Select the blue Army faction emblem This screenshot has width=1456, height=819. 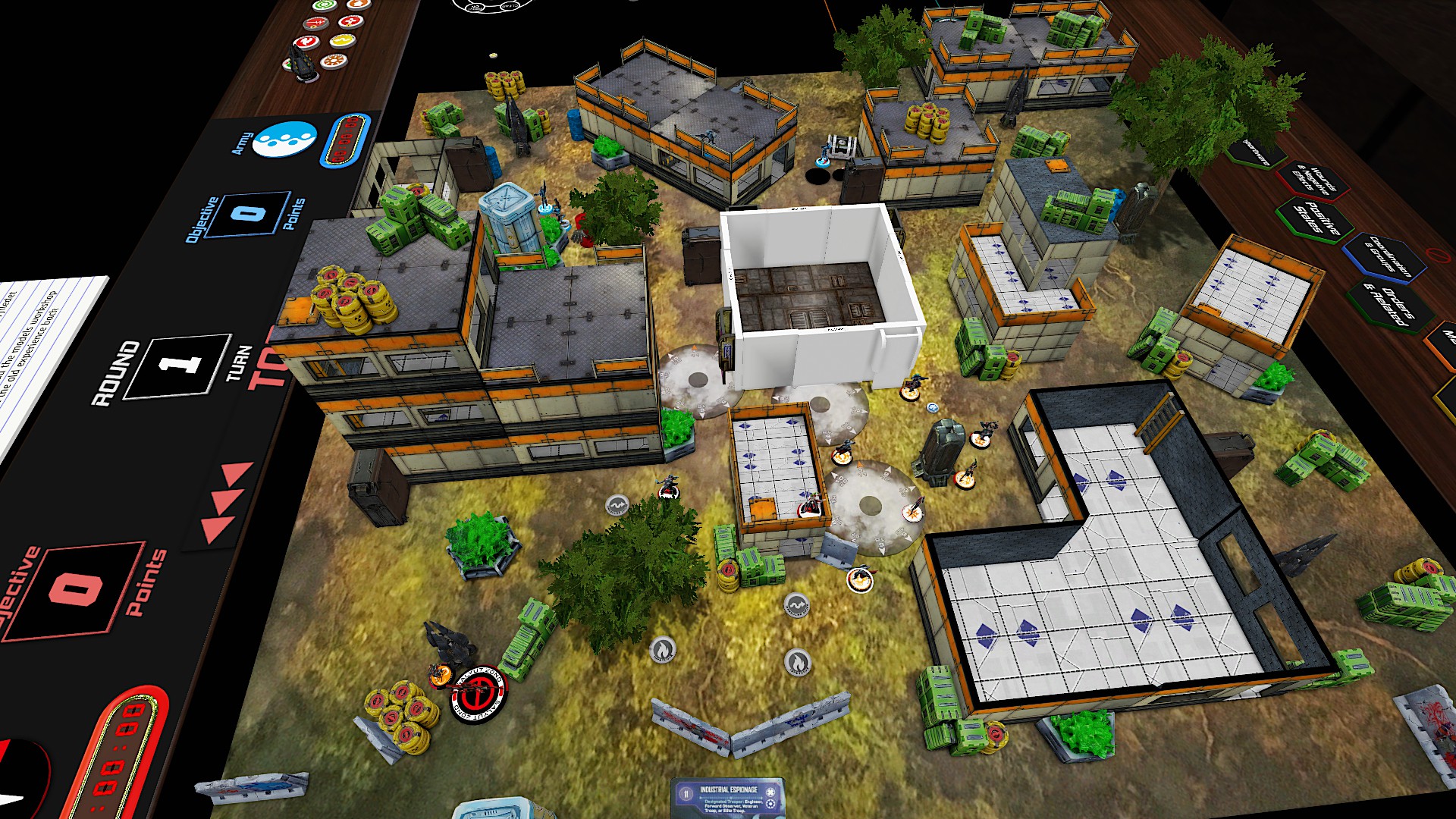tap(284, 139)
